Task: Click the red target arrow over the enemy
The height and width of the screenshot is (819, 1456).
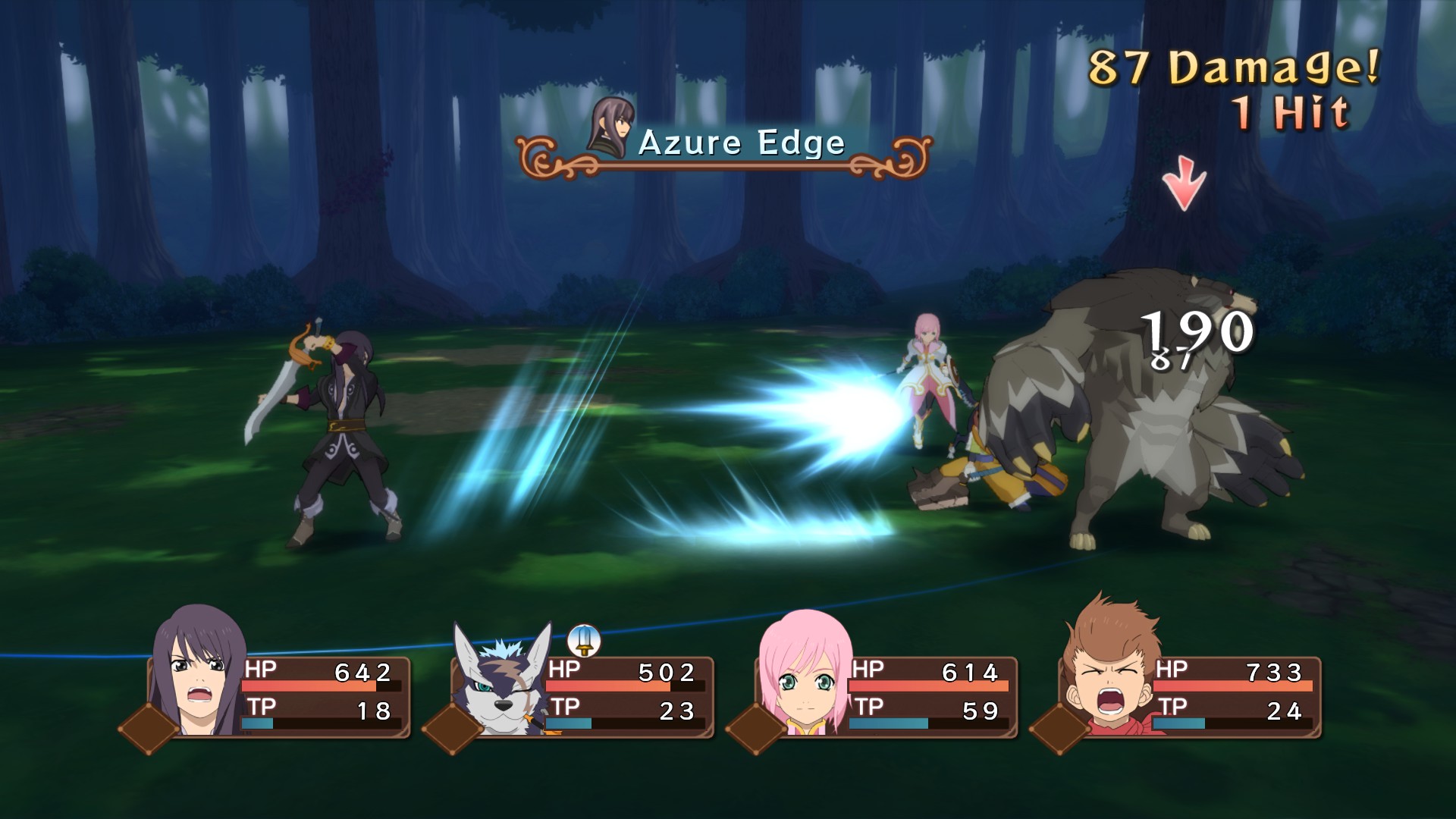Action: pyautogui.click(x=1184, y=182)
